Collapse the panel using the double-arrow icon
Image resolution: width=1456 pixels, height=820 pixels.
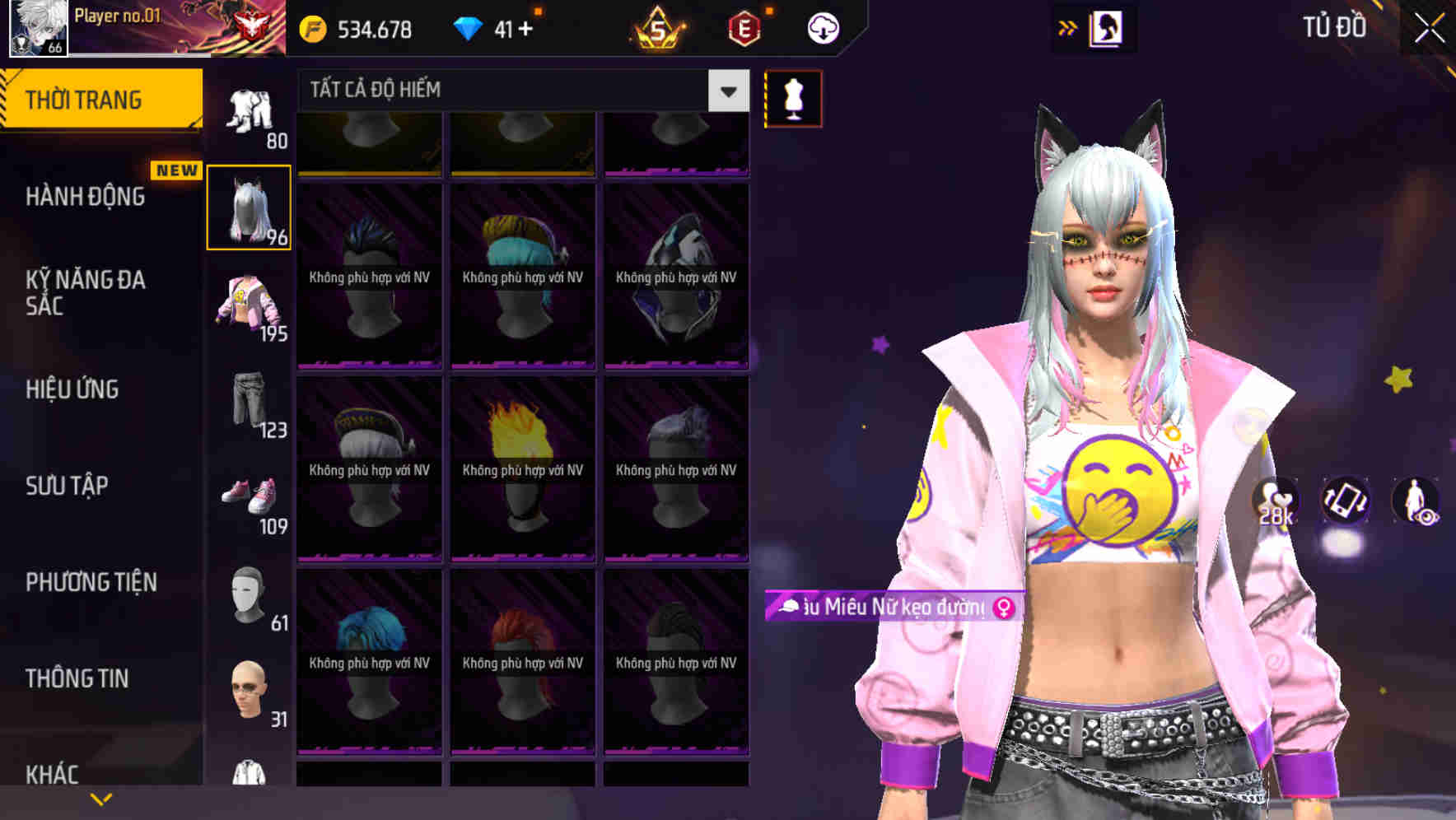coord(1068,27)
